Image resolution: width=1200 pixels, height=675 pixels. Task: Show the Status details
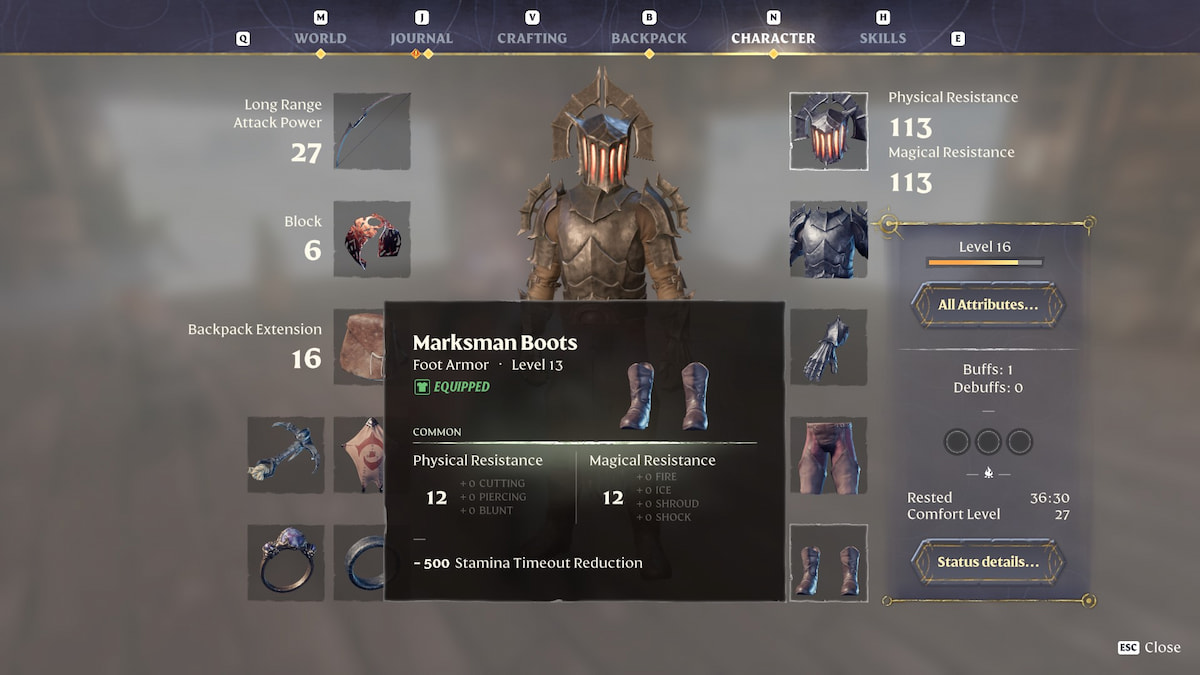click(987, 562)
